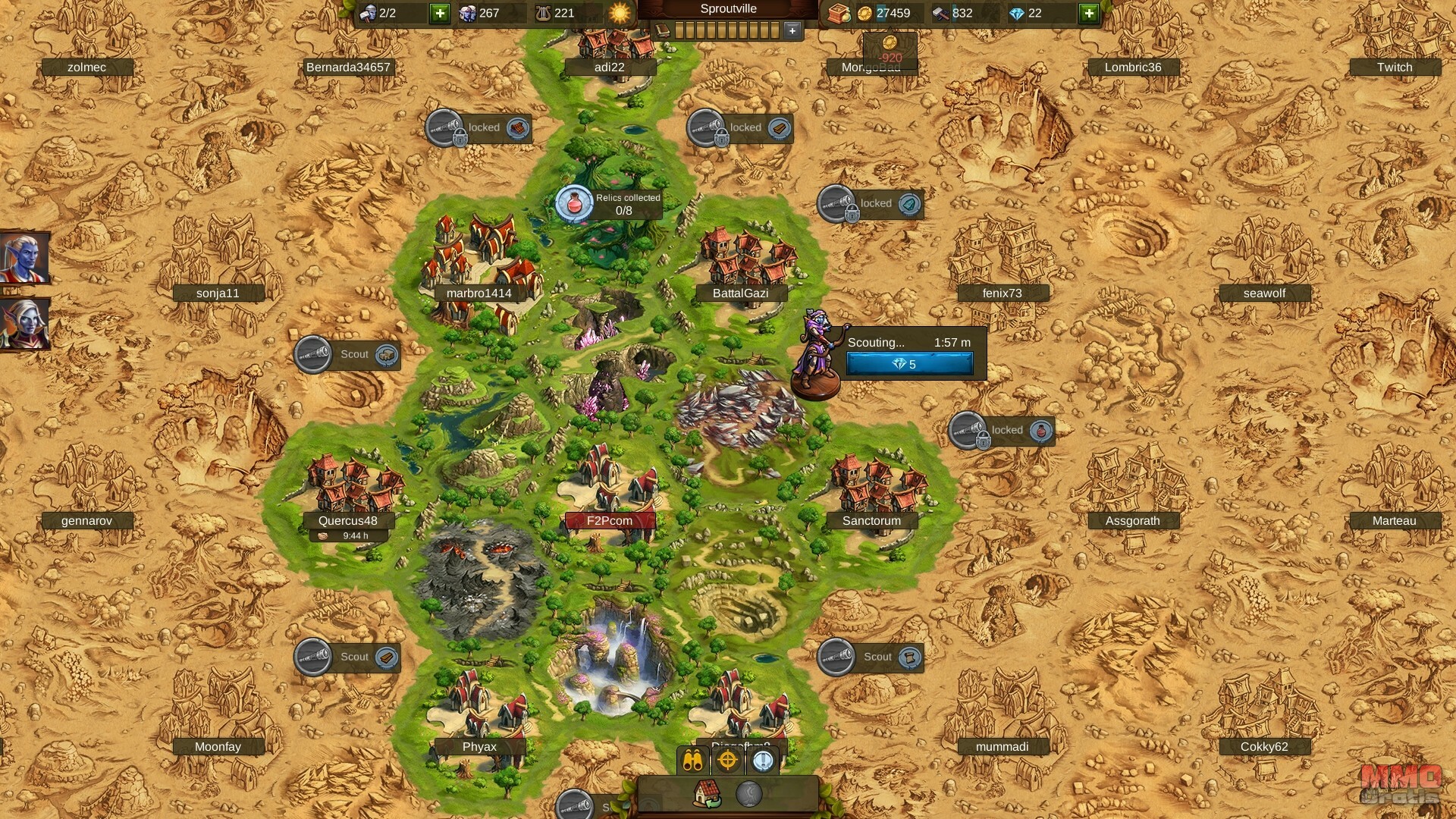Open the binoculars map view button
This screenshot has height=819, width=1456.
(x=692, y=761)
